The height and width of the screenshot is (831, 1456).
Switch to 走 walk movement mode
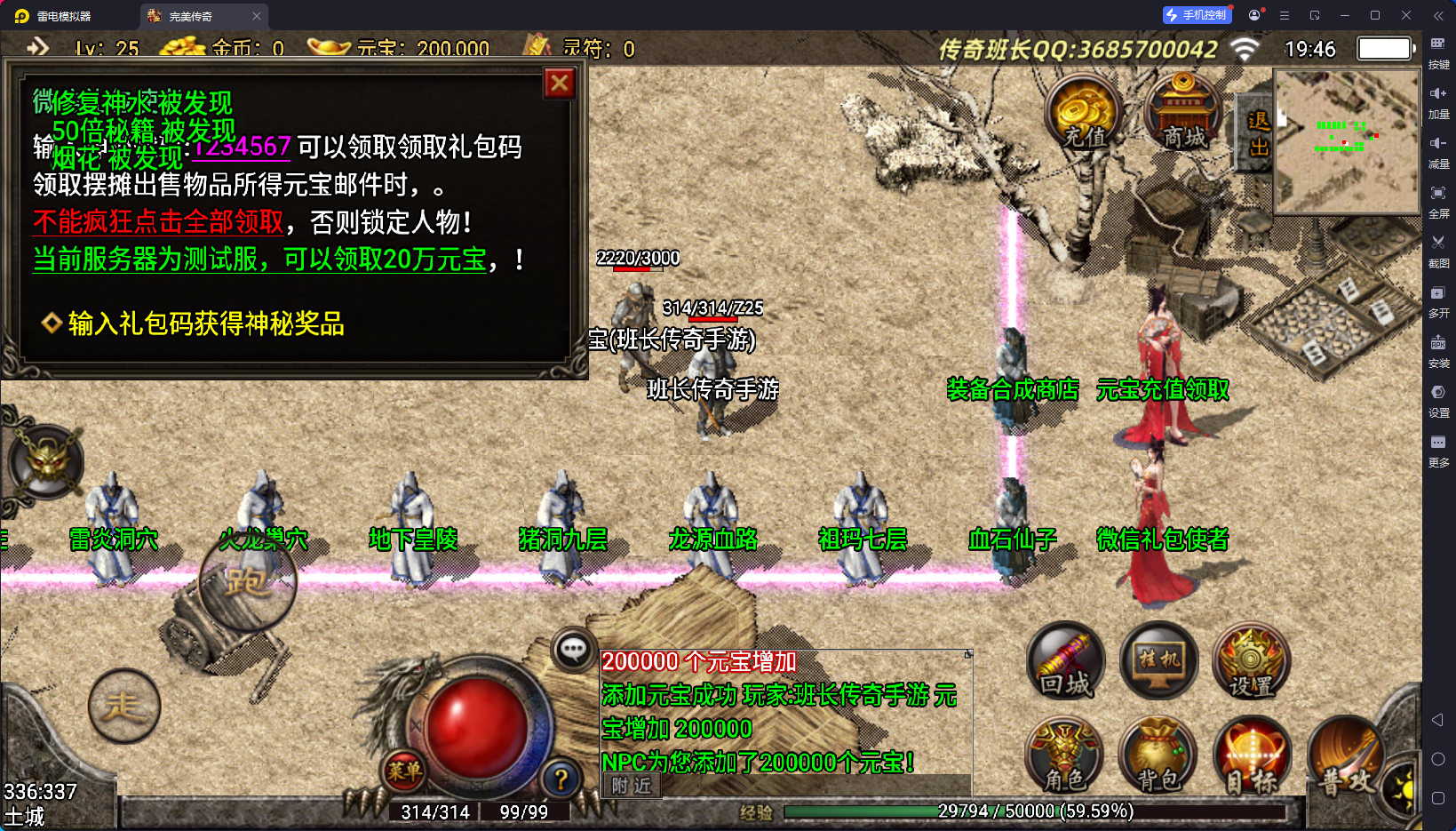coord(124,707)
